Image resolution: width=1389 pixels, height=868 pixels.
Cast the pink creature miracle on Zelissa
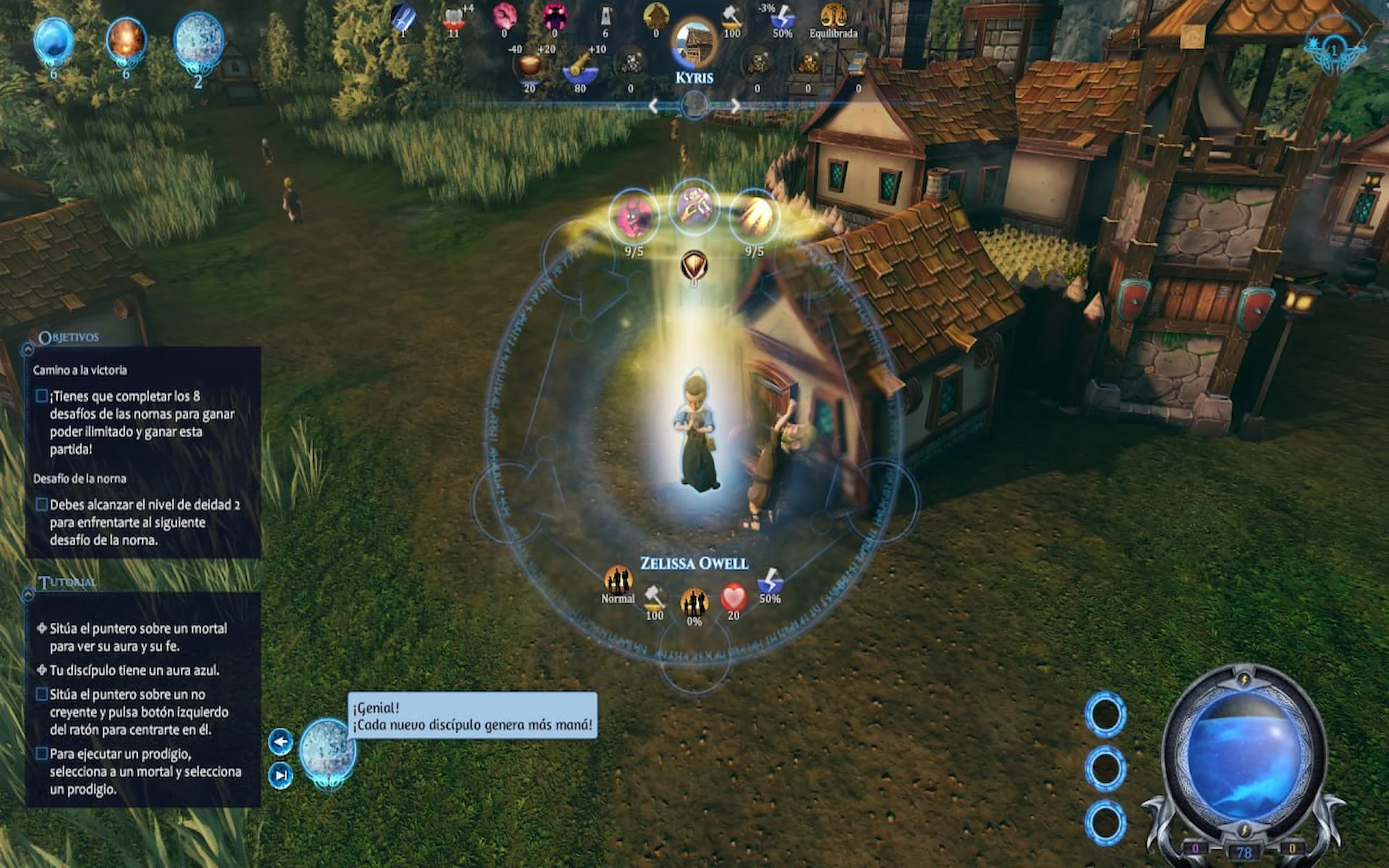(x=634, y=216)
